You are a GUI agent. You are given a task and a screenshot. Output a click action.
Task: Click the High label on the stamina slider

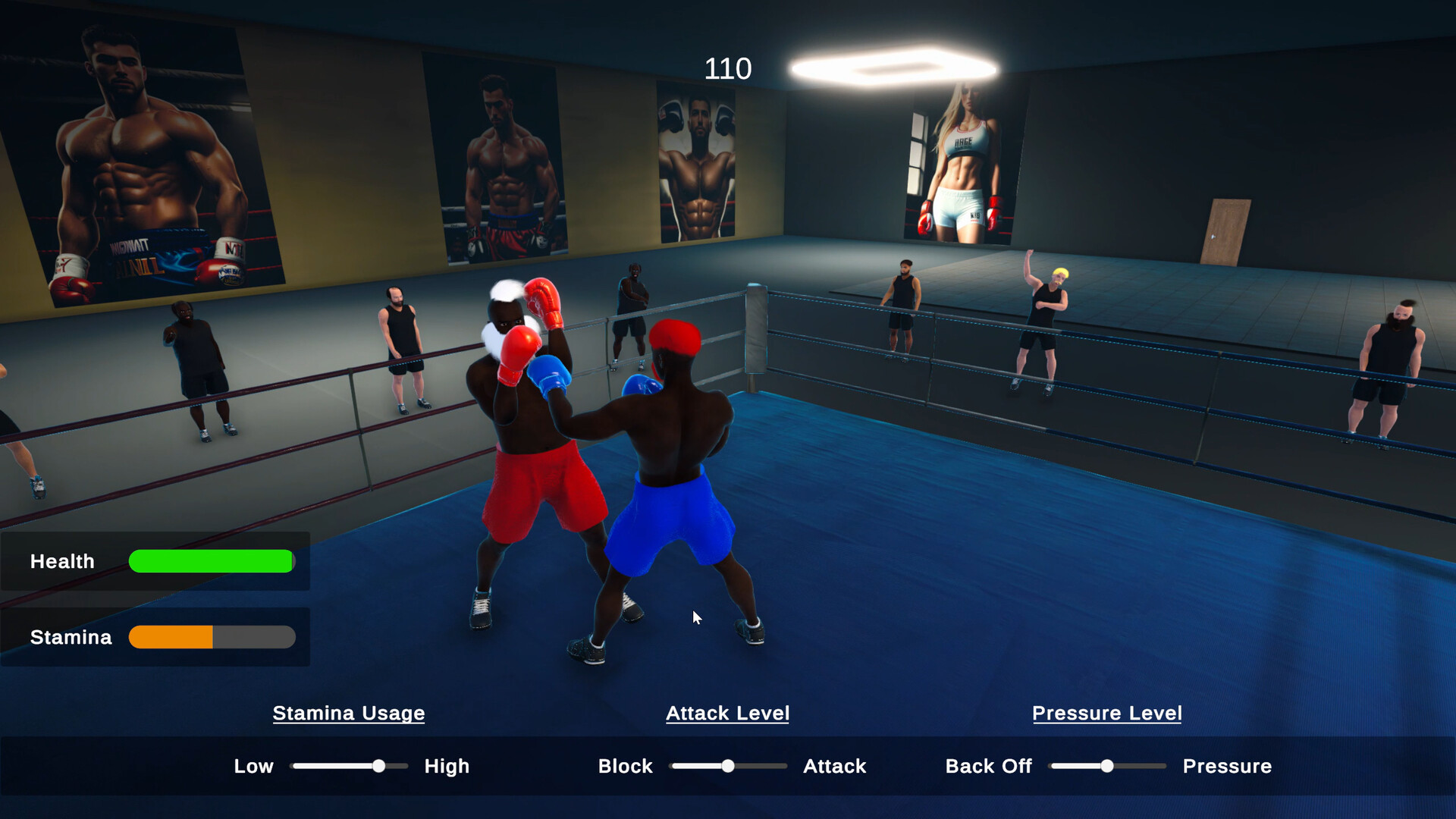pos(446,766)
